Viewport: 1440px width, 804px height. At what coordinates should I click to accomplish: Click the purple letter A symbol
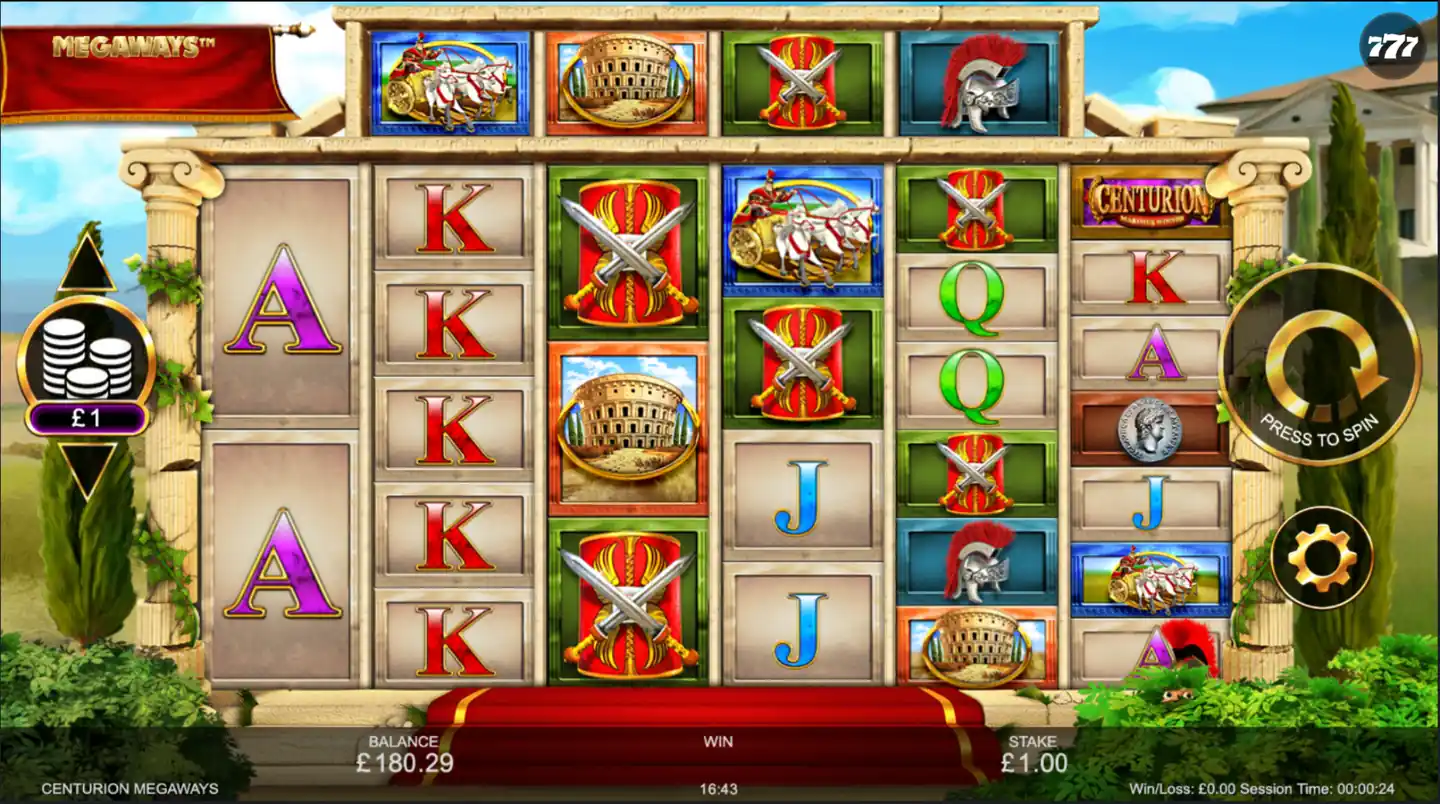284,298
